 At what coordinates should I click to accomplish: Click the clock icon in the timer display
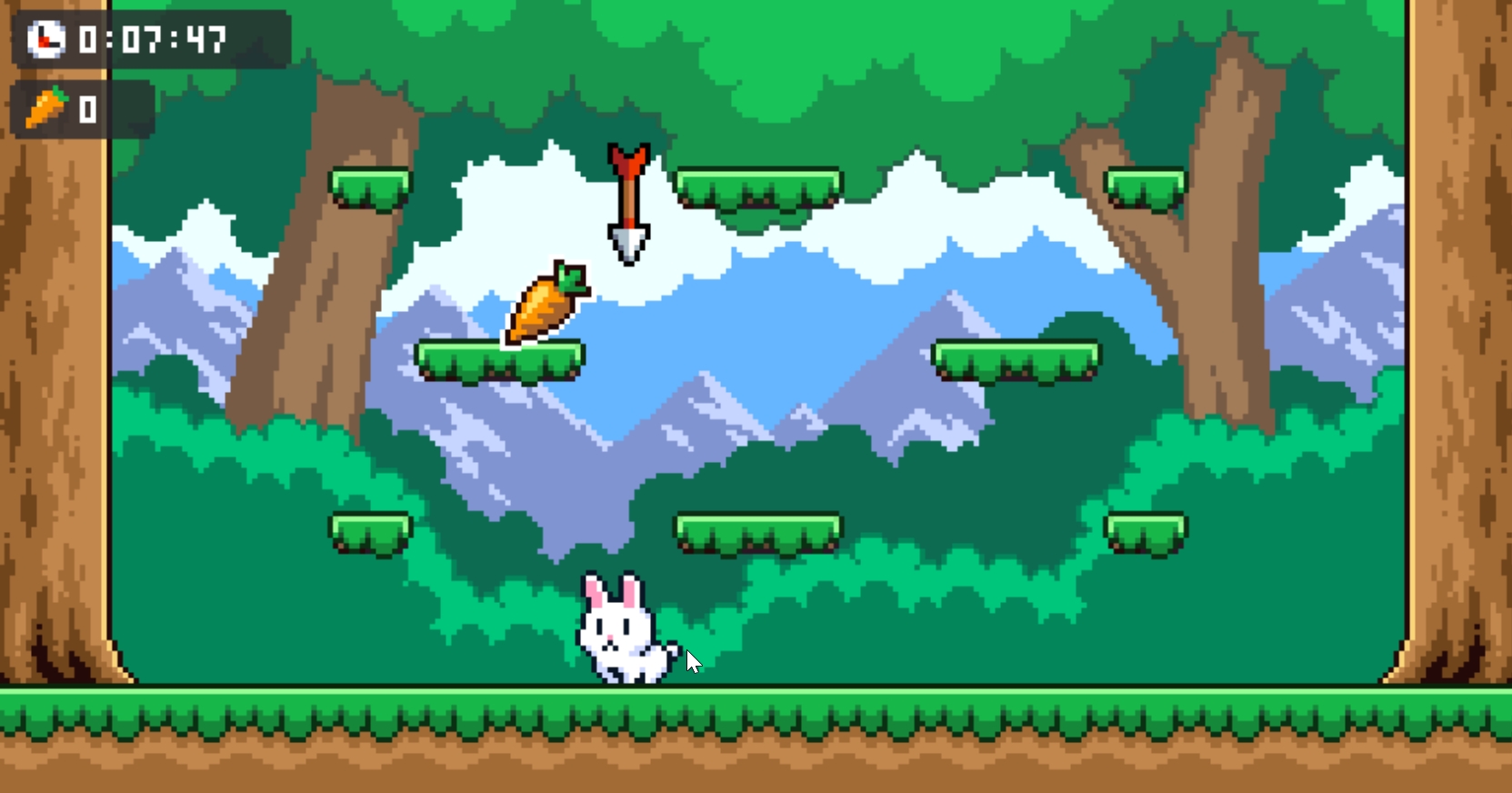click(45, 38)
